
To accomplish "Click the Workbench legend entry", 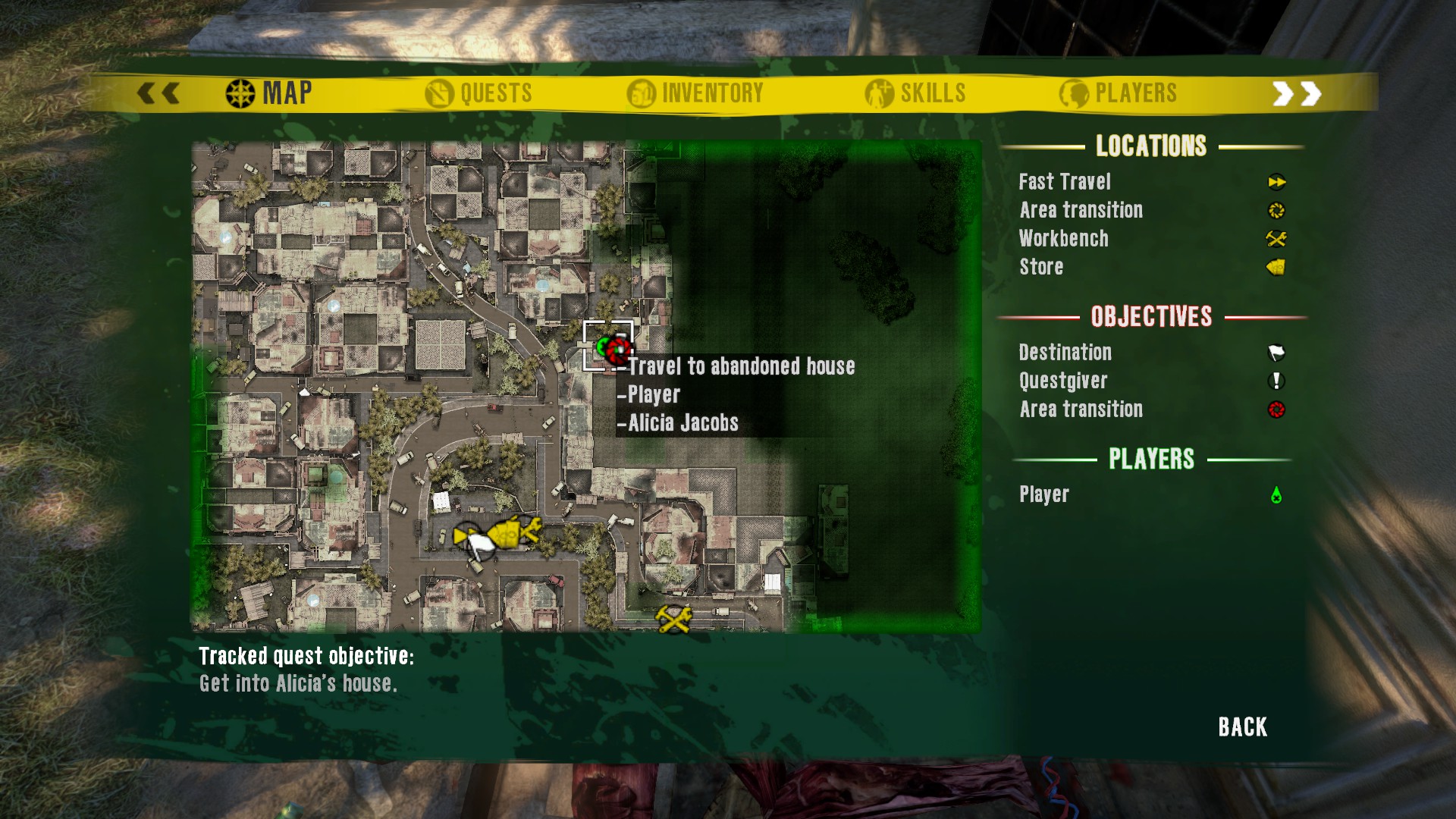I will click(1063, 239).
